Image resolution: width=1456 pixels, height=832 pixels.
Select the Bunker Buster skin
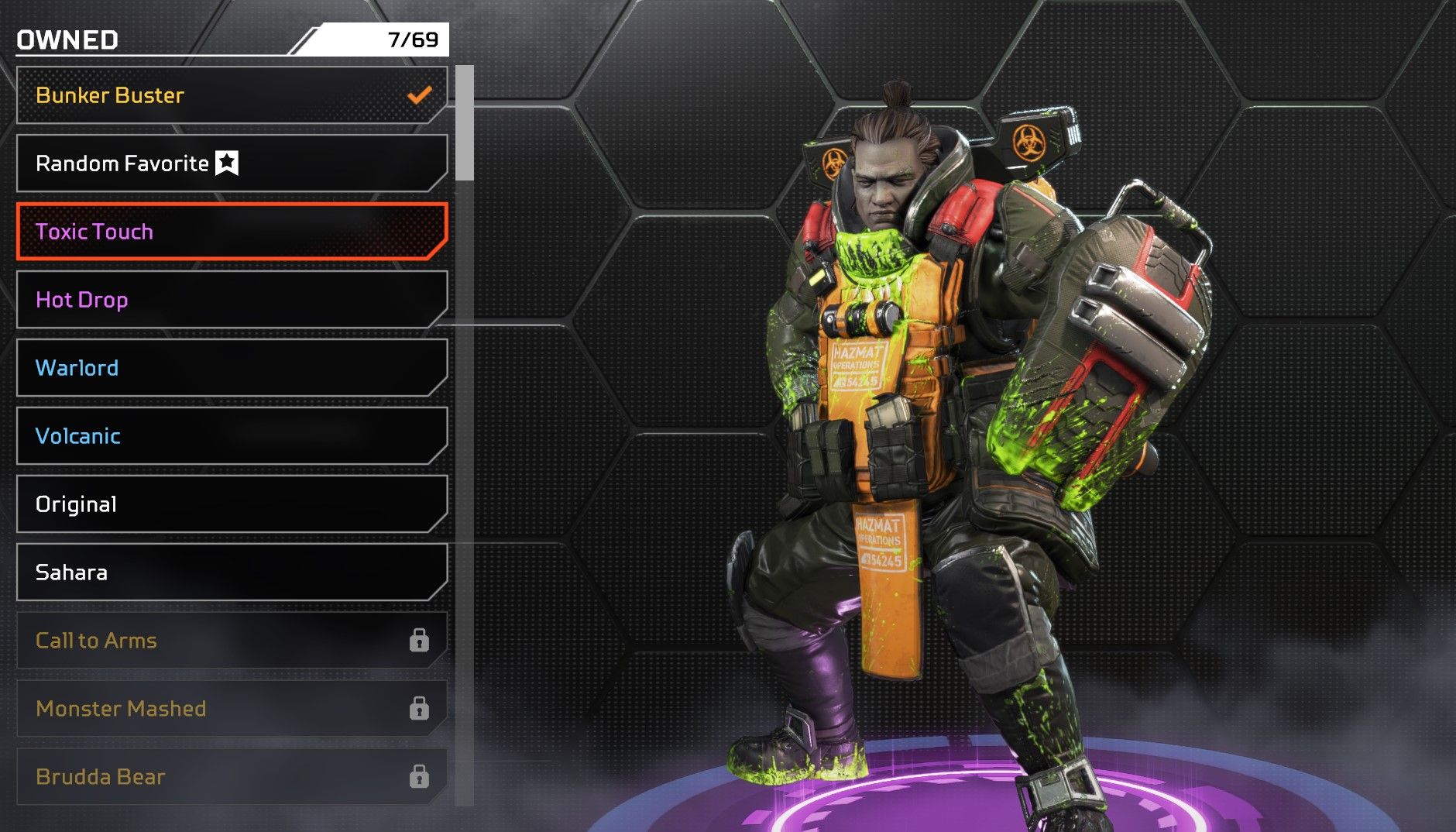point(231,95)
